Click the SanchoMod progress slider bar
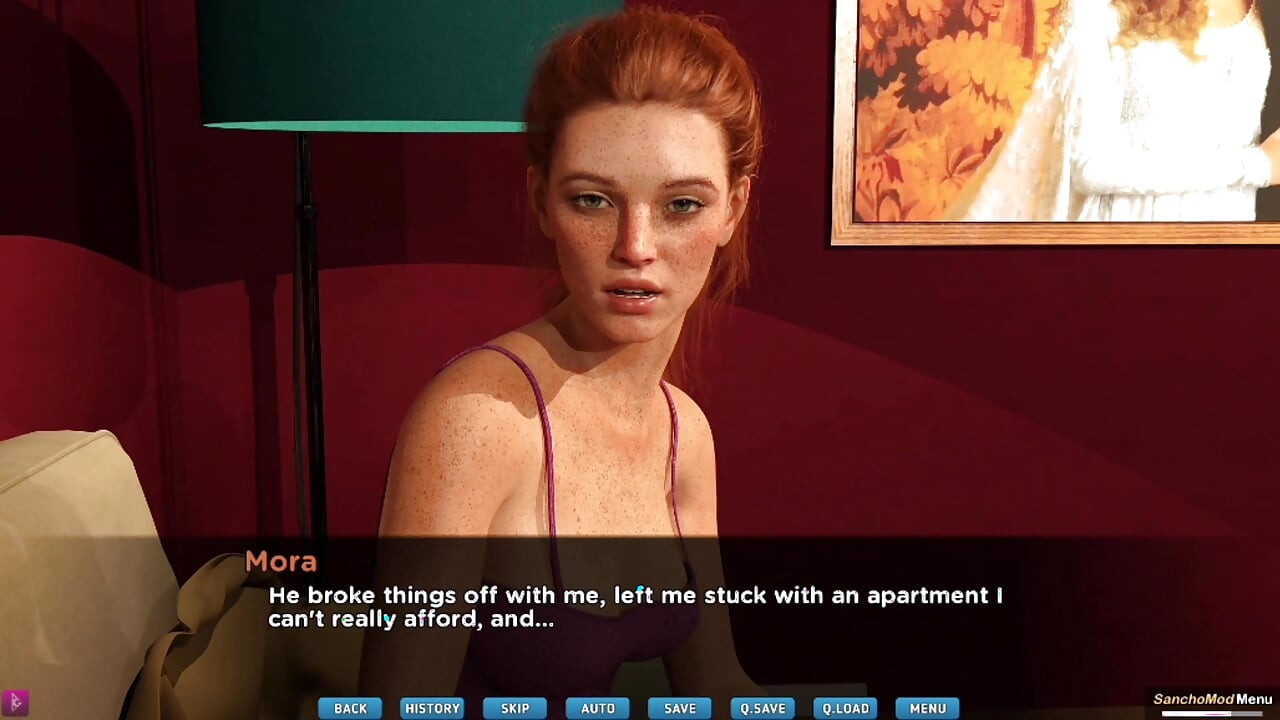 click(1212, 713)
